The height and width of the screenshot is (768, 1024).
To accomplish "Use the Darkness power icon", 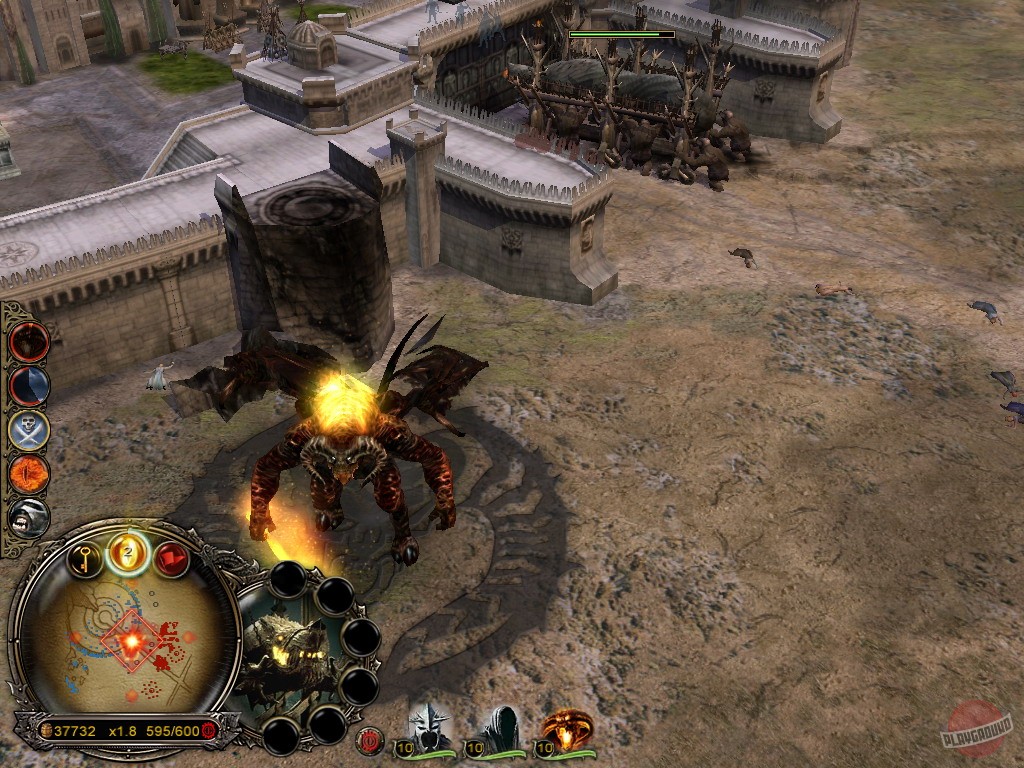I will 29,386.
